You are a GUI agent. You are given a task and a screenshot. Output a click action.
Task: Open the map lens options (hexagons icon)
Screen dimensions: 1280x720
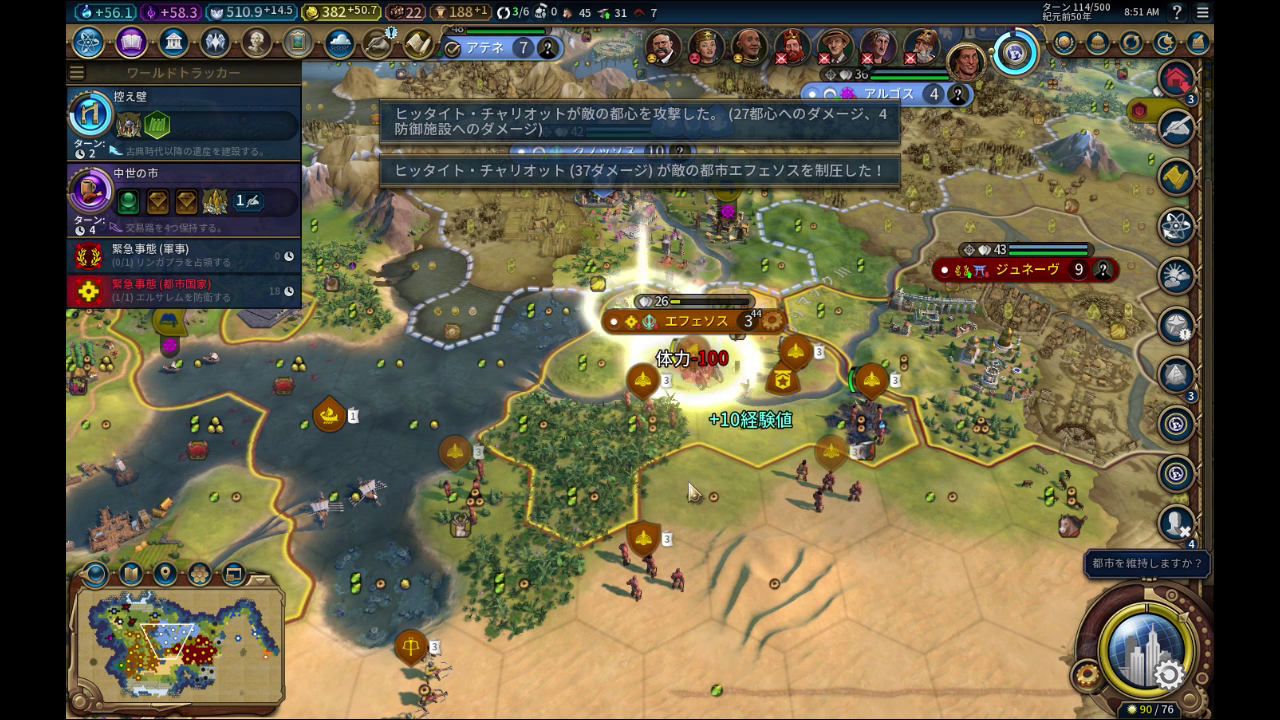click(x=199, y=574)
